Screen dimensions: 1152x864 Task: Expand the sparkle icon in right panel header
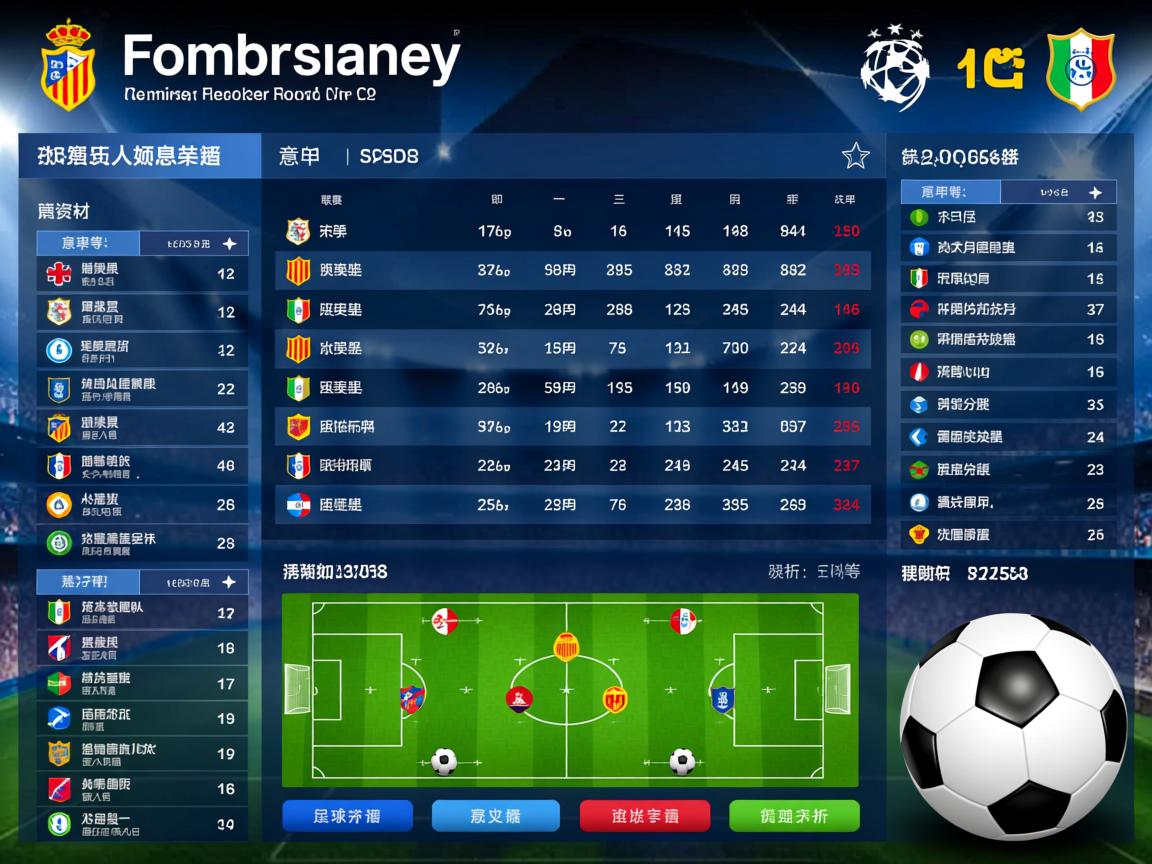1095,192
